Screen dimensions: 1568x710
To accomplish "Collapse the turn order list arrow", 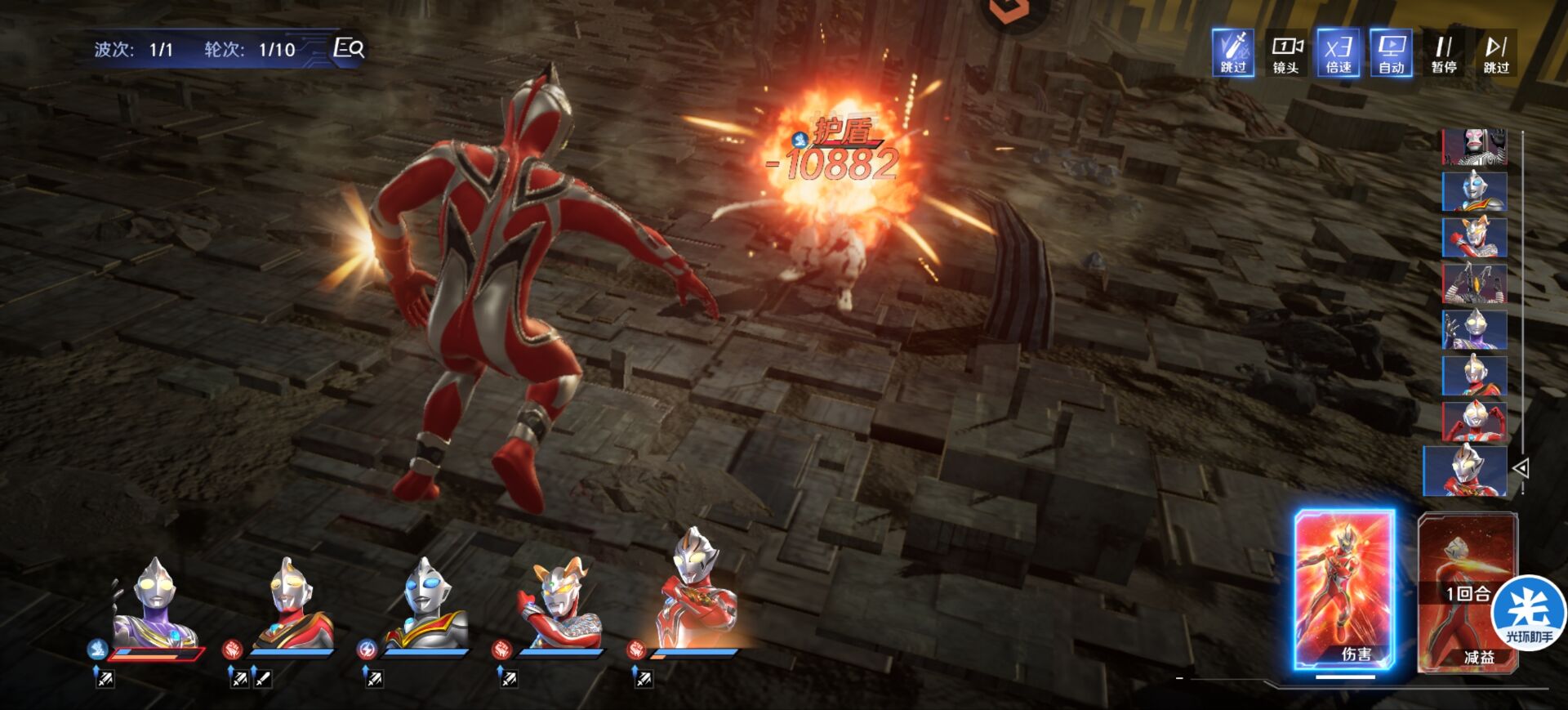I will click(x=1521, y=468).
